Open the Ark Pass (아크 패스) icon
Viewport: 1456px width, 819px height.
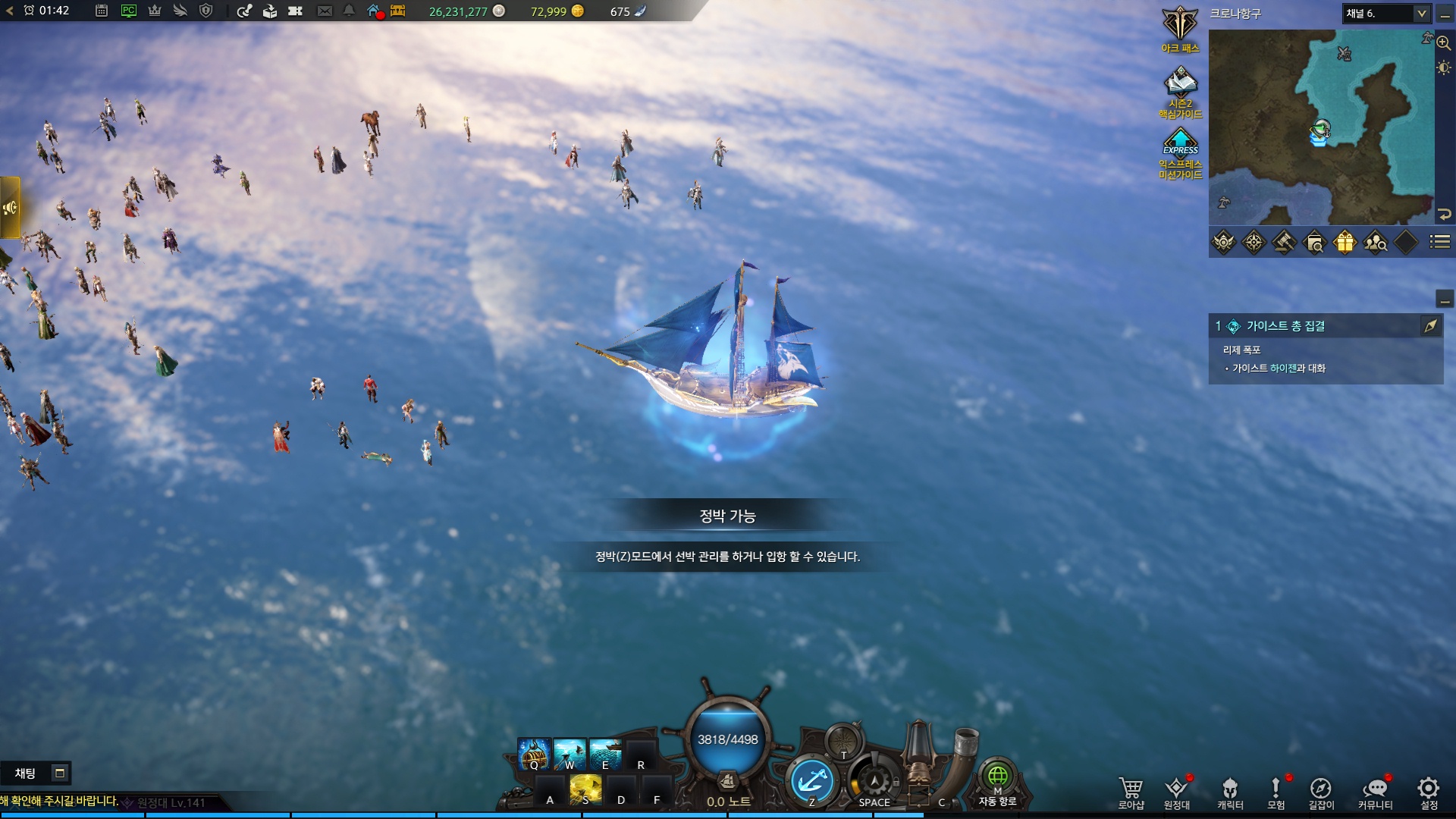1180,25
